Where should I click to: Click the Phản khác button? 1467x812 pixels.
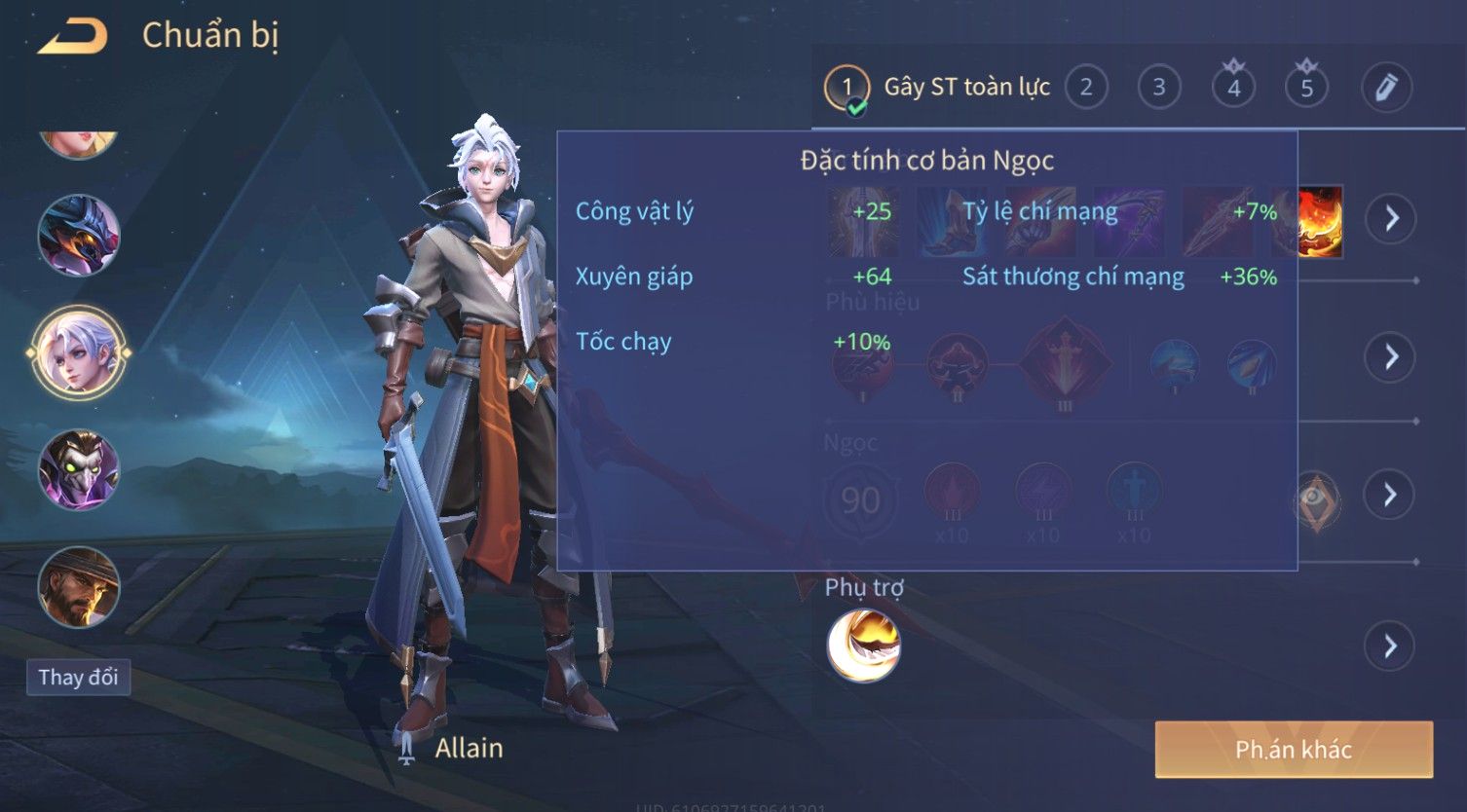point(1294,749)
